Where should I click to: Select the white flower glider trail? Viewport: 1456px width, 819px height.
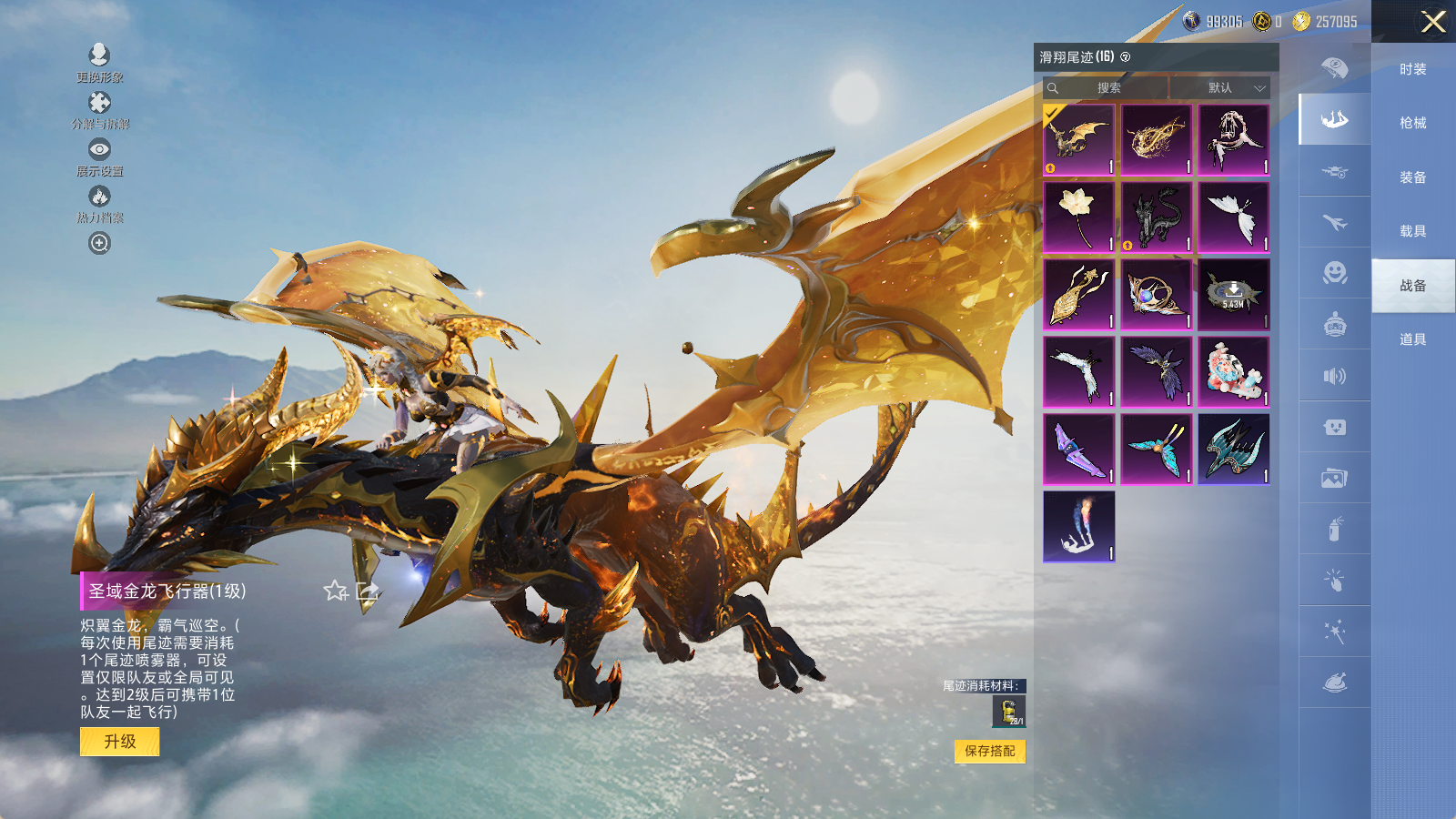[1078, 217]
